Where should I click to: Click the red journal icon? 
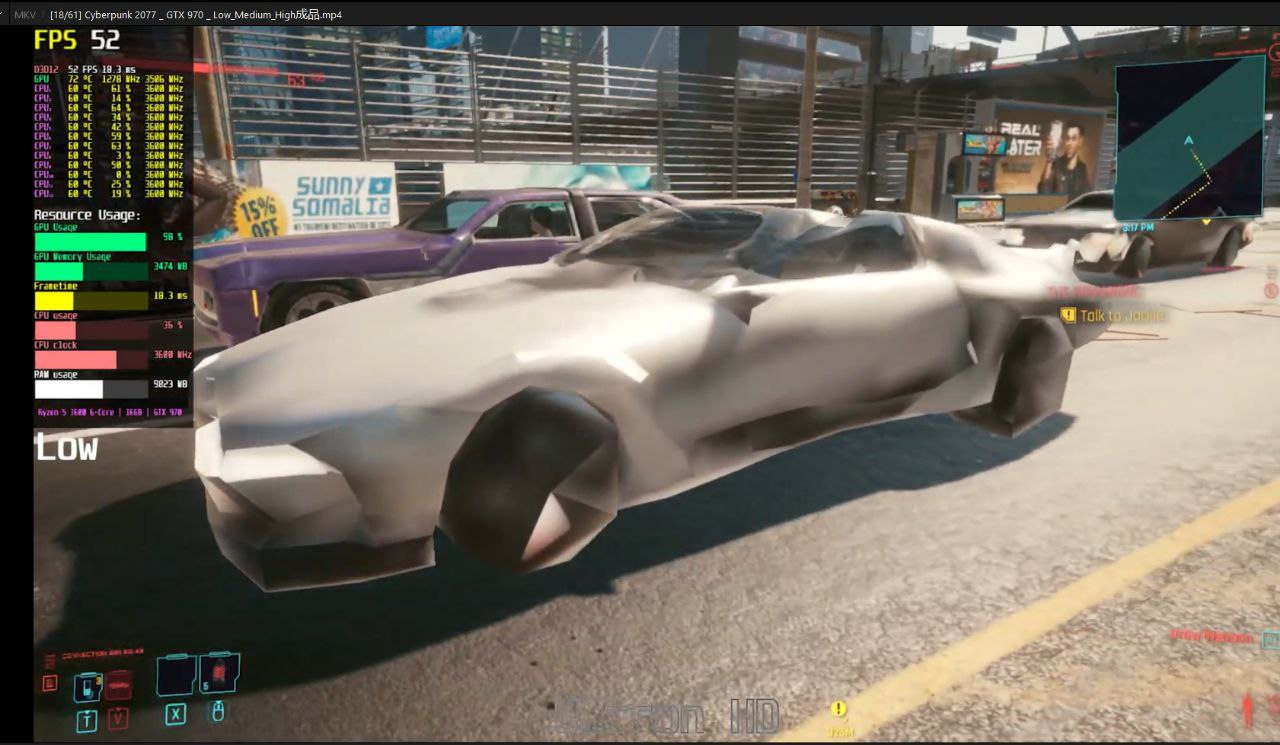50,684
